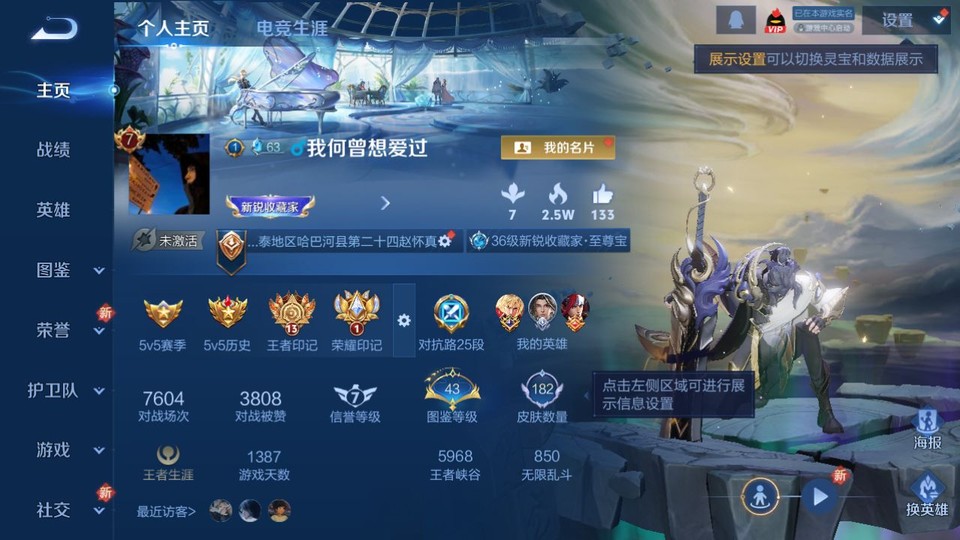
Task: Open the 5v5赛季 medal
Action: pyautogui.click(x=163, y=322)
